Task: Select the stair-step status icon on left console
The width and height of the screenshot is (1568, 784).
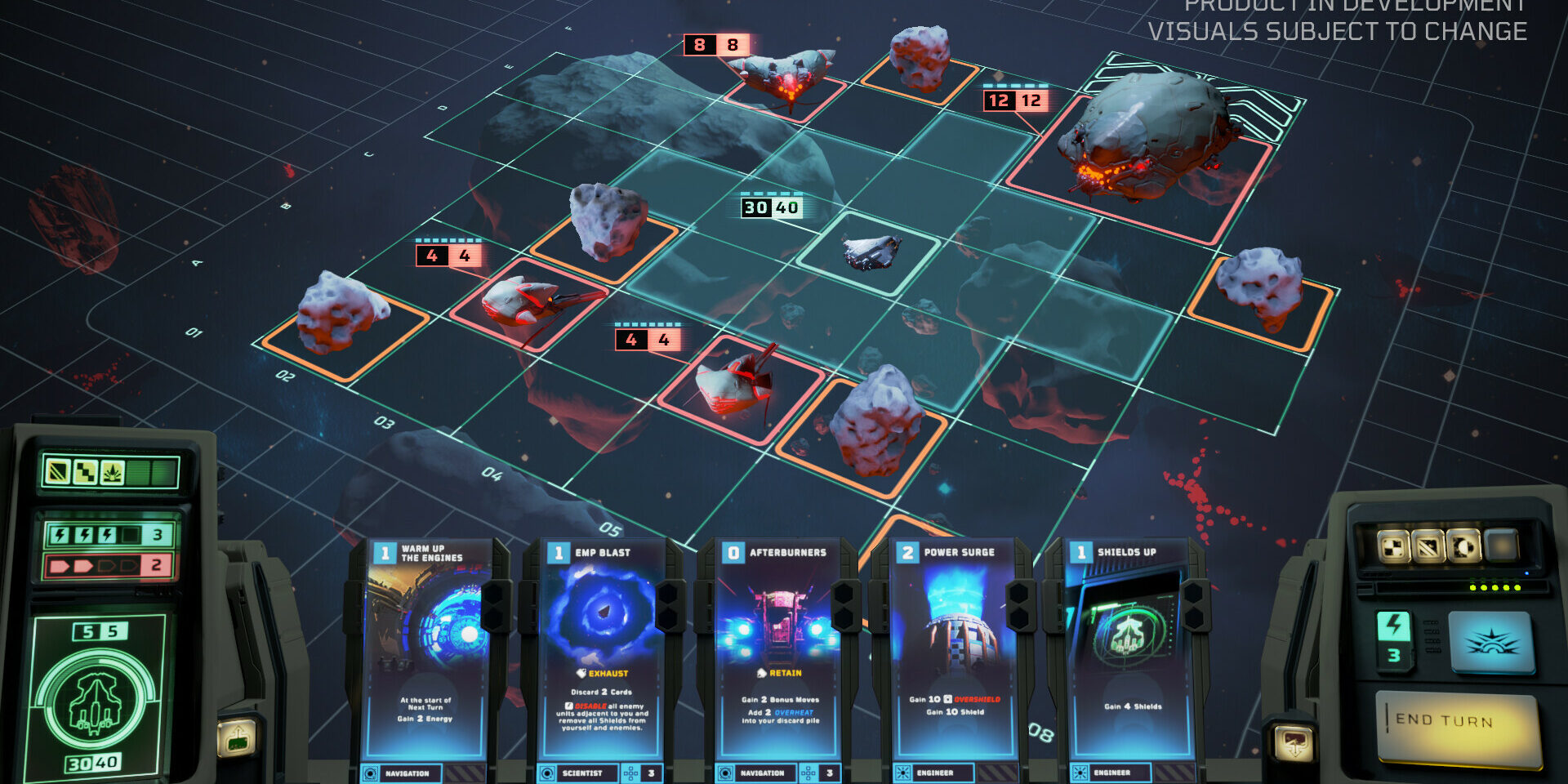Action: pos(85,471)
